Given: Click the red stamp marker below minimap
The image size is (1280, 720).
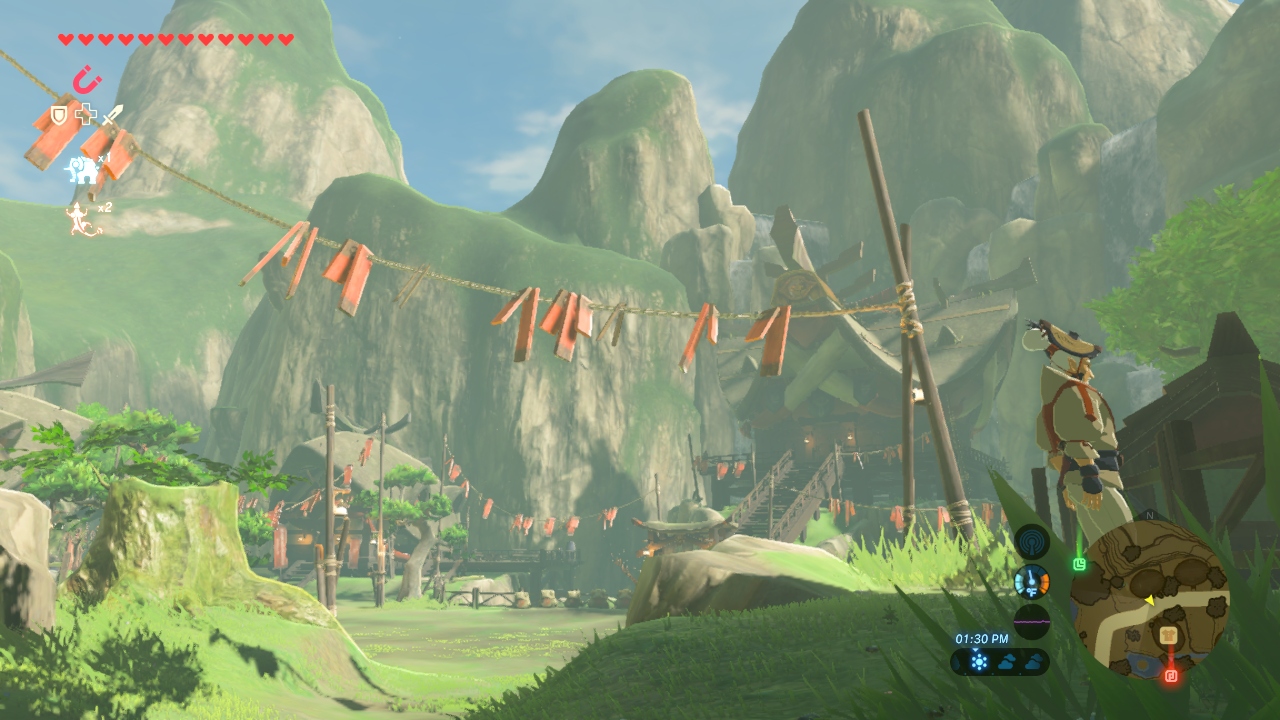Looking at the screenshot, I should click(x=1171, y=676).
